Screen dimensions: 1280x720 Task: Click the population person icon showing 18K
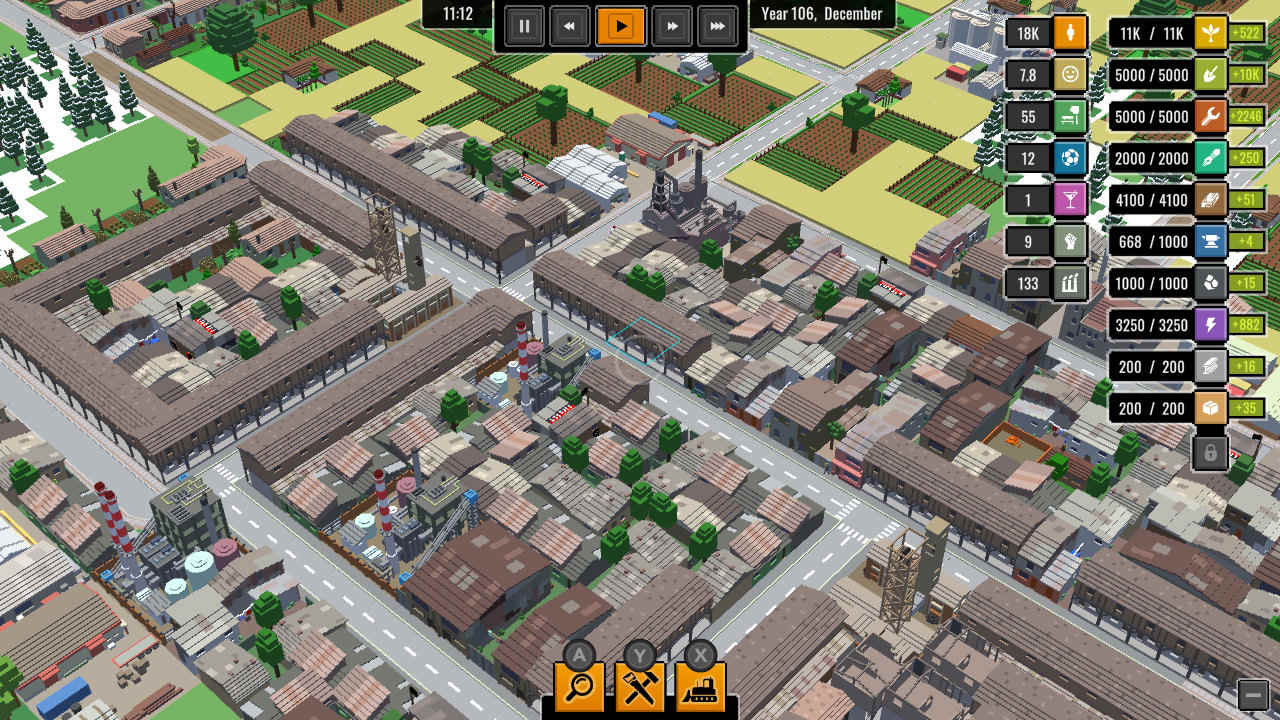pos(1069,32)
